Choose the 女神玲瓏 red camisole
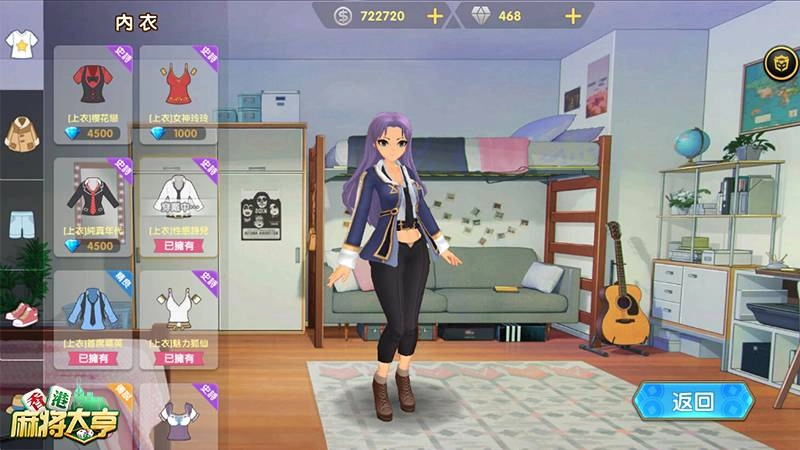The image size is (800, 450). point(179,90)
